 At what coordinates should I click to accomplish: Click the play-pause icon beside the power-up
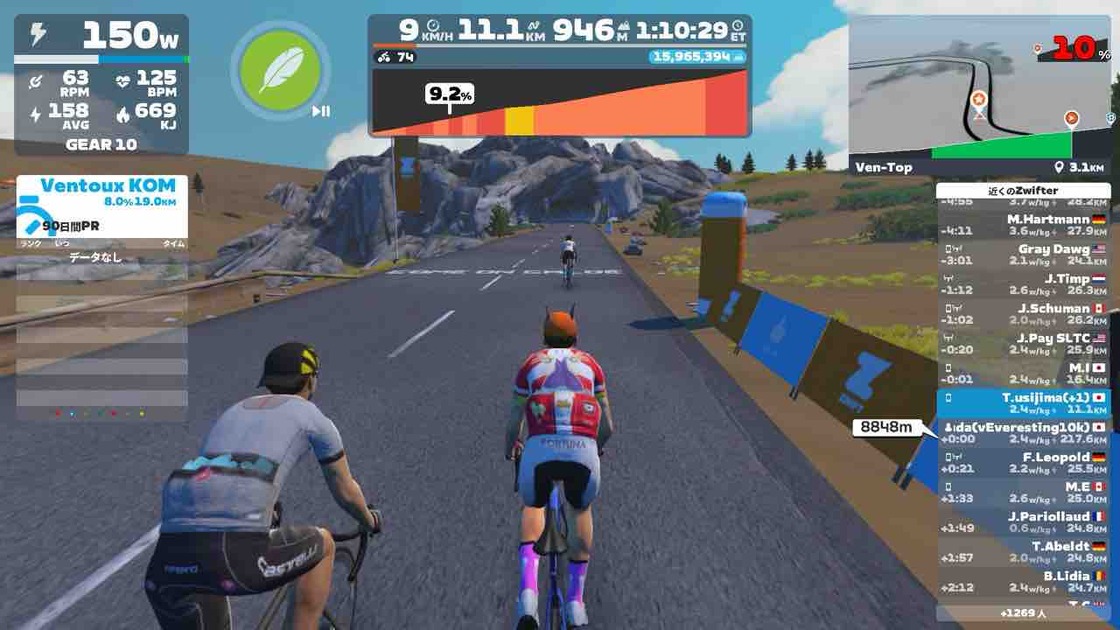click(x=321, y=111)
